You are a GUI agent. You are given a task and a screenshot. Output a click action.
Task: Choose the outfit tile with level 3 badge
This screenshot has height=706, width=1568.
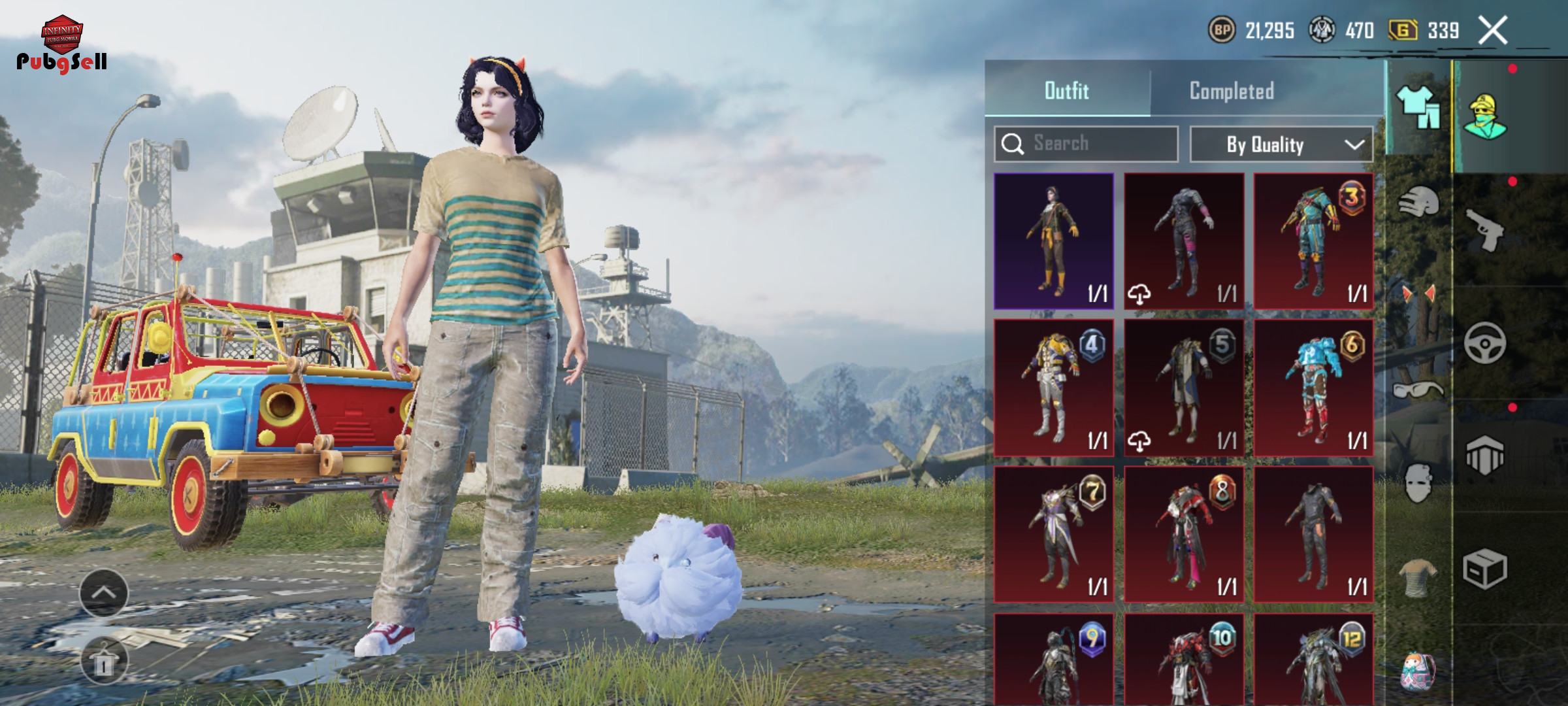click(x=1313, y=241)
